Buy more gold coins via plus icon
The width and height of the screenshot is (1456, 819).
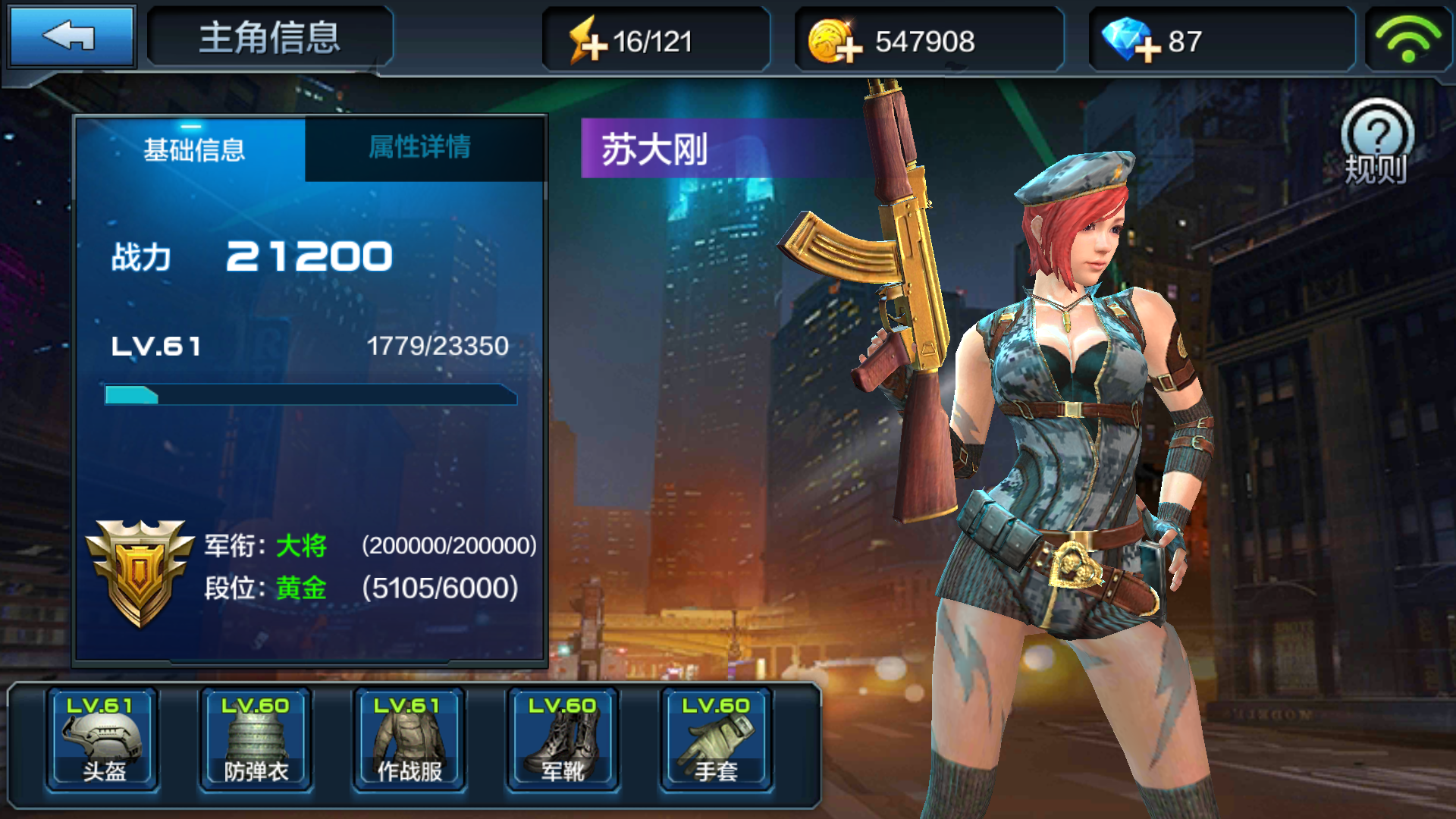(x=835, y=42)
